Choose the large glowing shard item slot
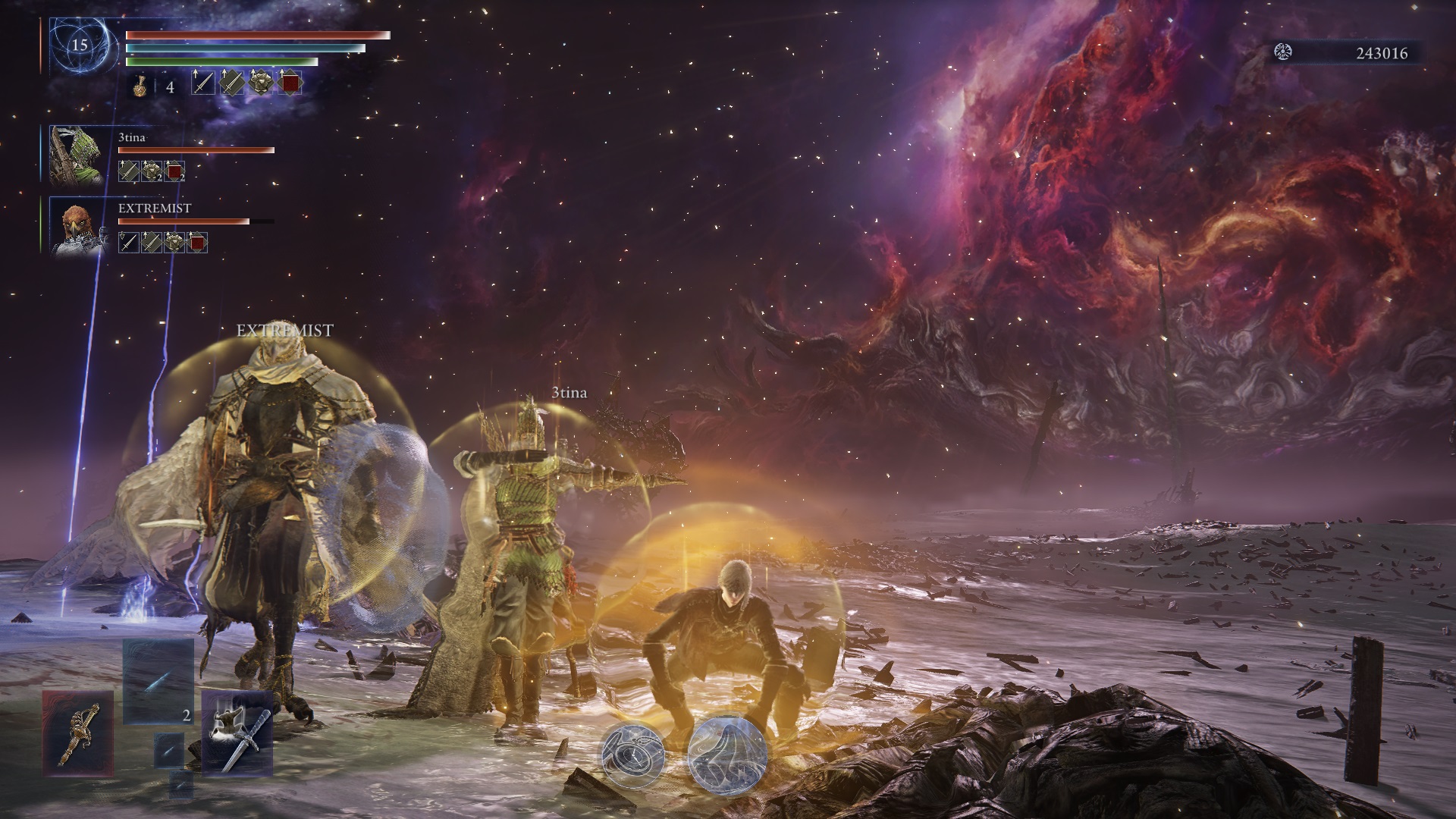1456x819 pixels. coord(158,680)
